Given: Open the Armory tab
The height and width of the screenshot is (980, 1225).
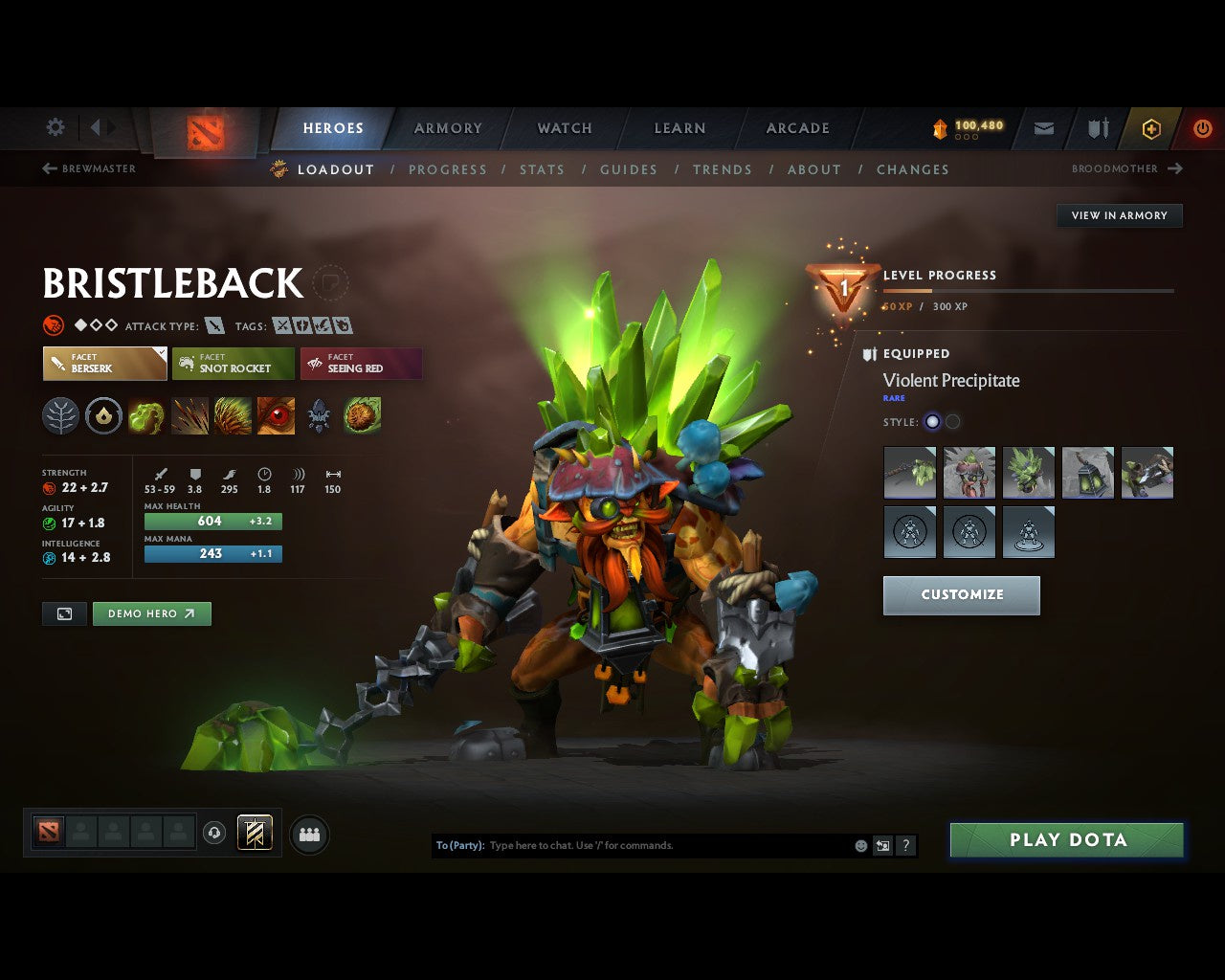Looking at the screenshot, I should [x=448, y=128].
